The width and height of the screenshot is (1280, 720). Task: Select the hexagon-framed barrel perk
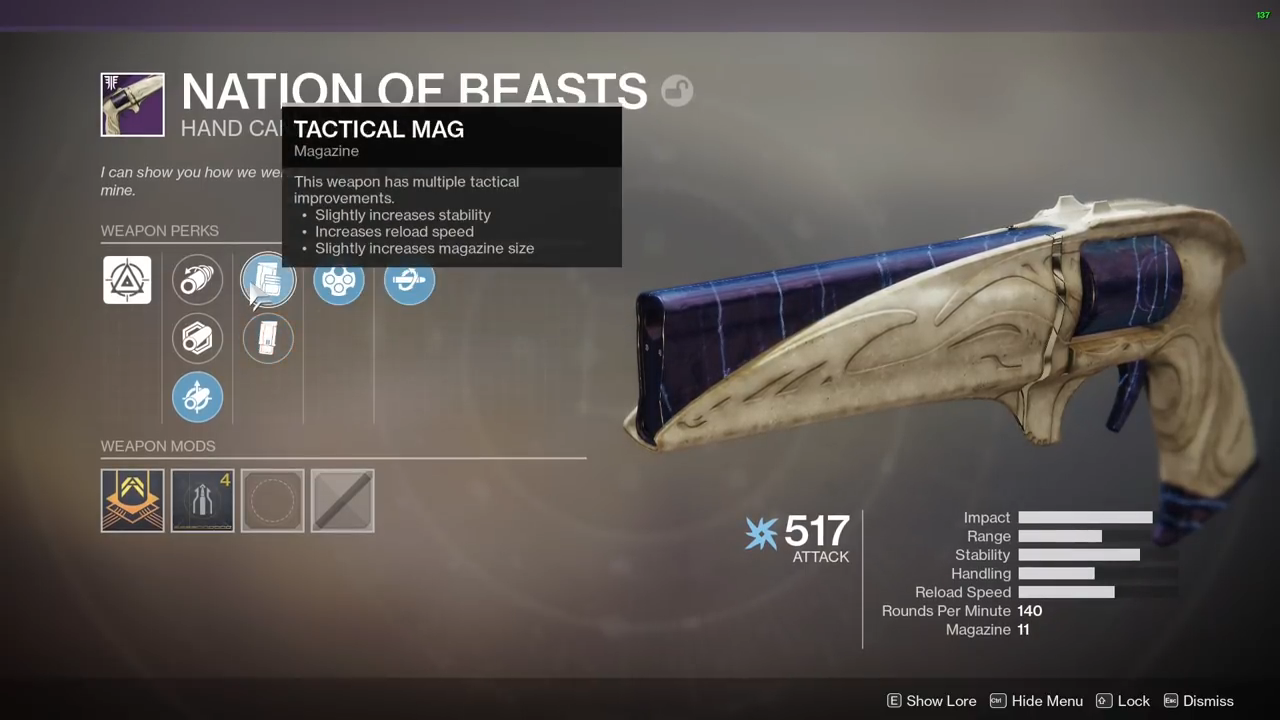[197, 338]
